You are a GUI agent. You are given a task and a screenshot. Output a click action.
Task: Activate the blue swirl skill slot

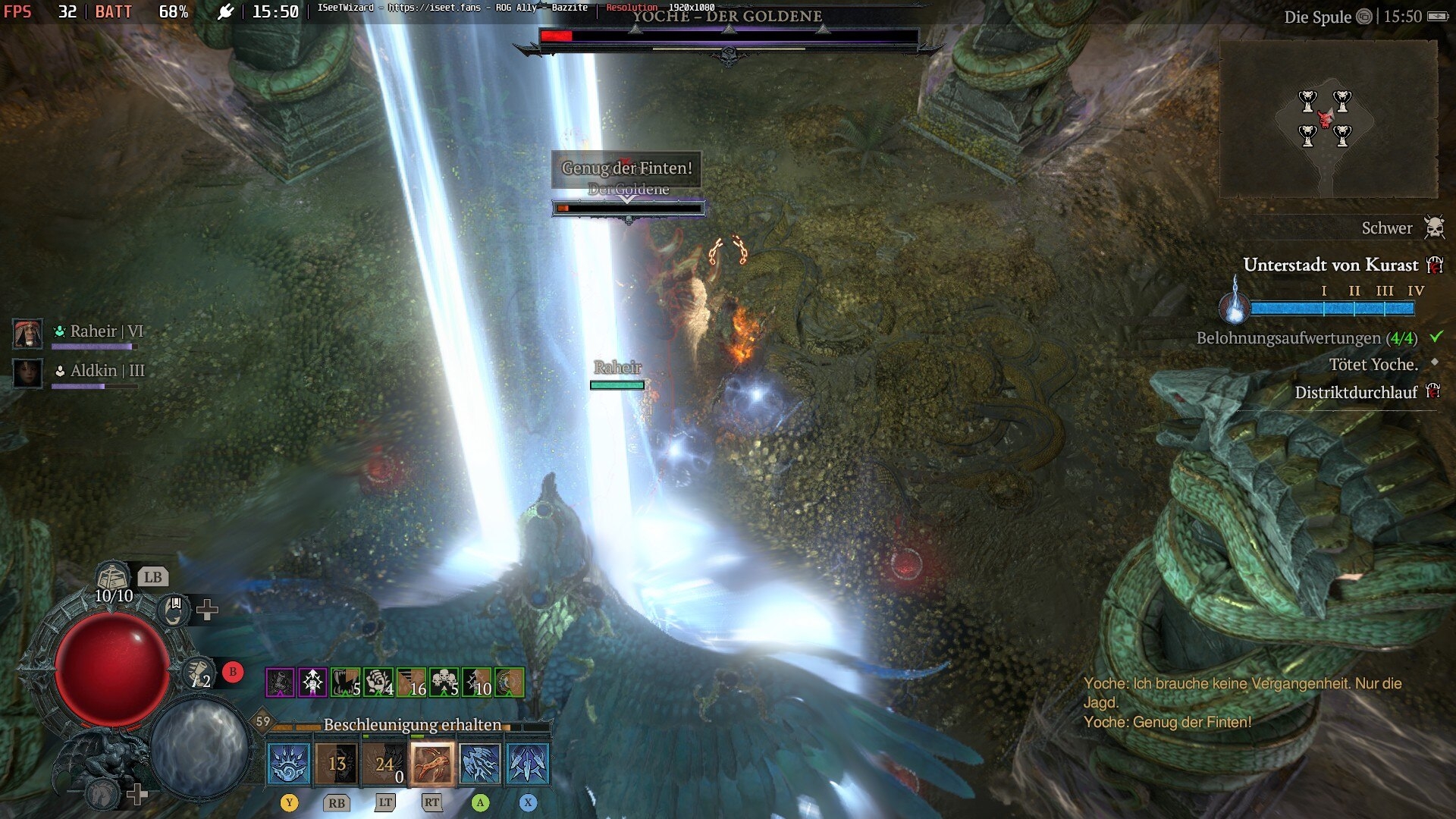click(x=289, y=763)
